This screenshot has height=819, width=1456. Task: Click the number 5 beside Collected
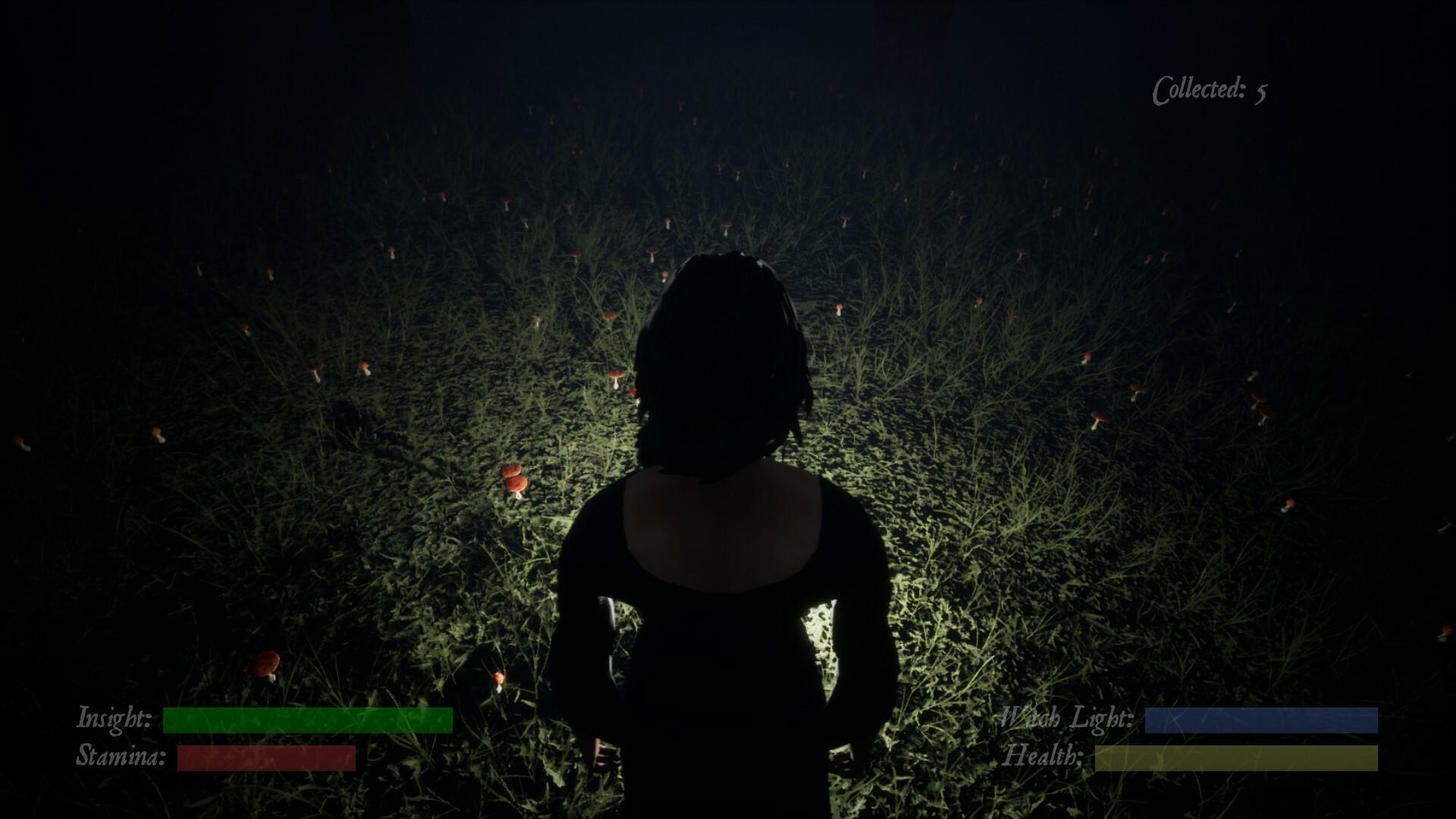click(x=1260, y=91)
